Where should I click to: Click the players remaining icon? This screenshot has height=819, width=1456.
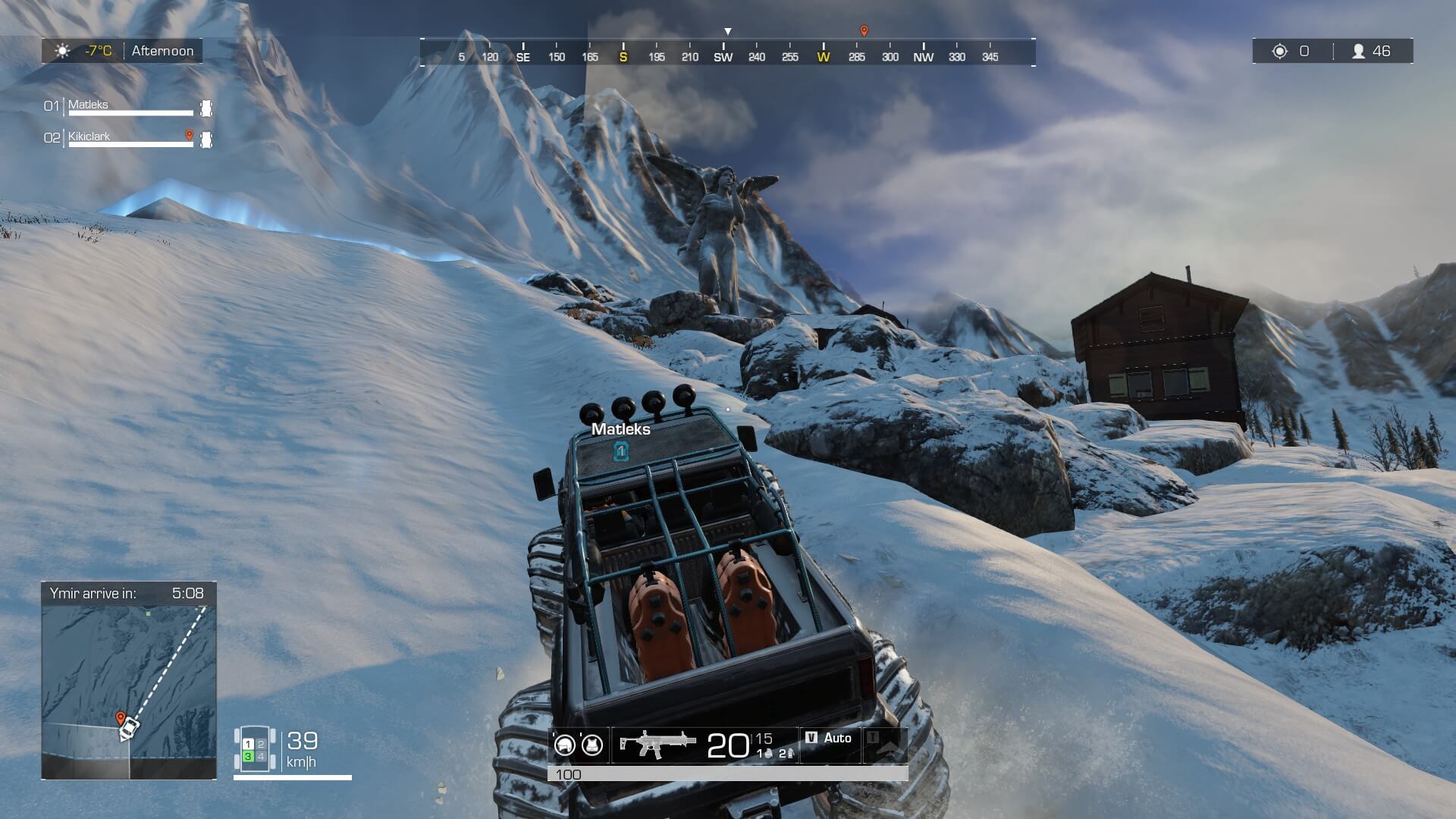[1358, 51]
